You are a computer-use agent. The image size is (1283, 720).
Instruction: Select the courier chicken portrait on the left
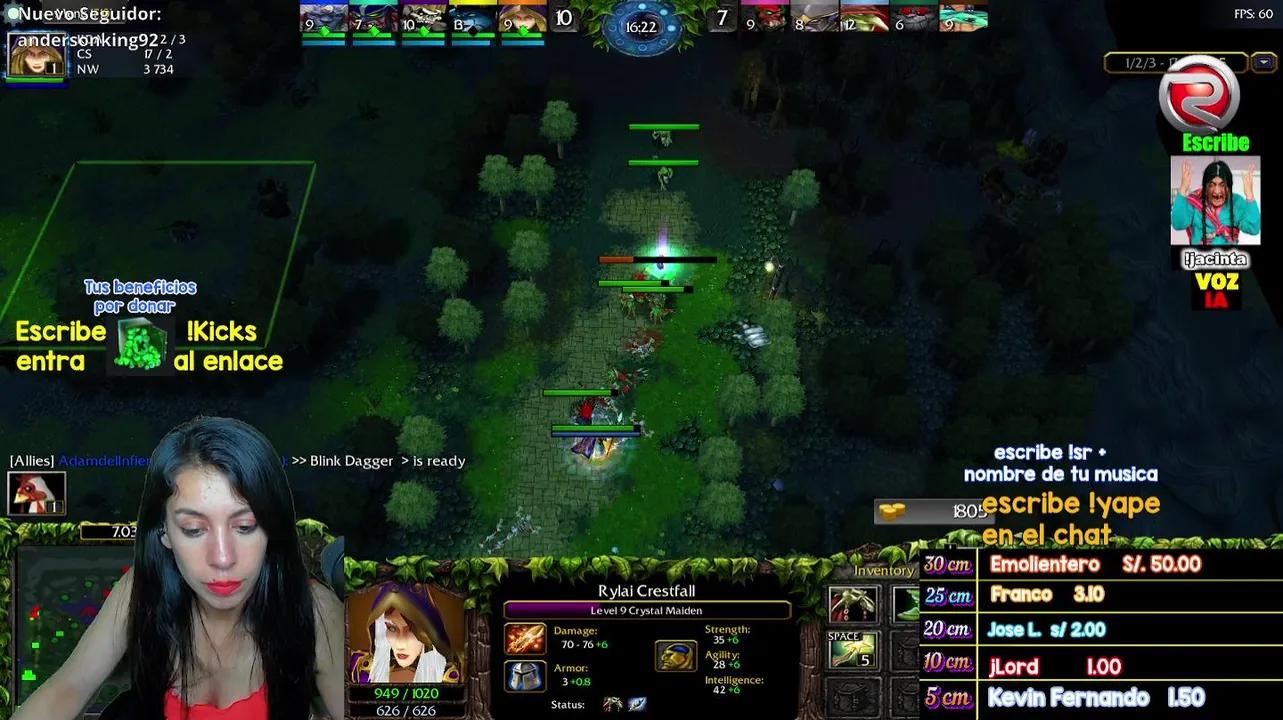(37, 495)
